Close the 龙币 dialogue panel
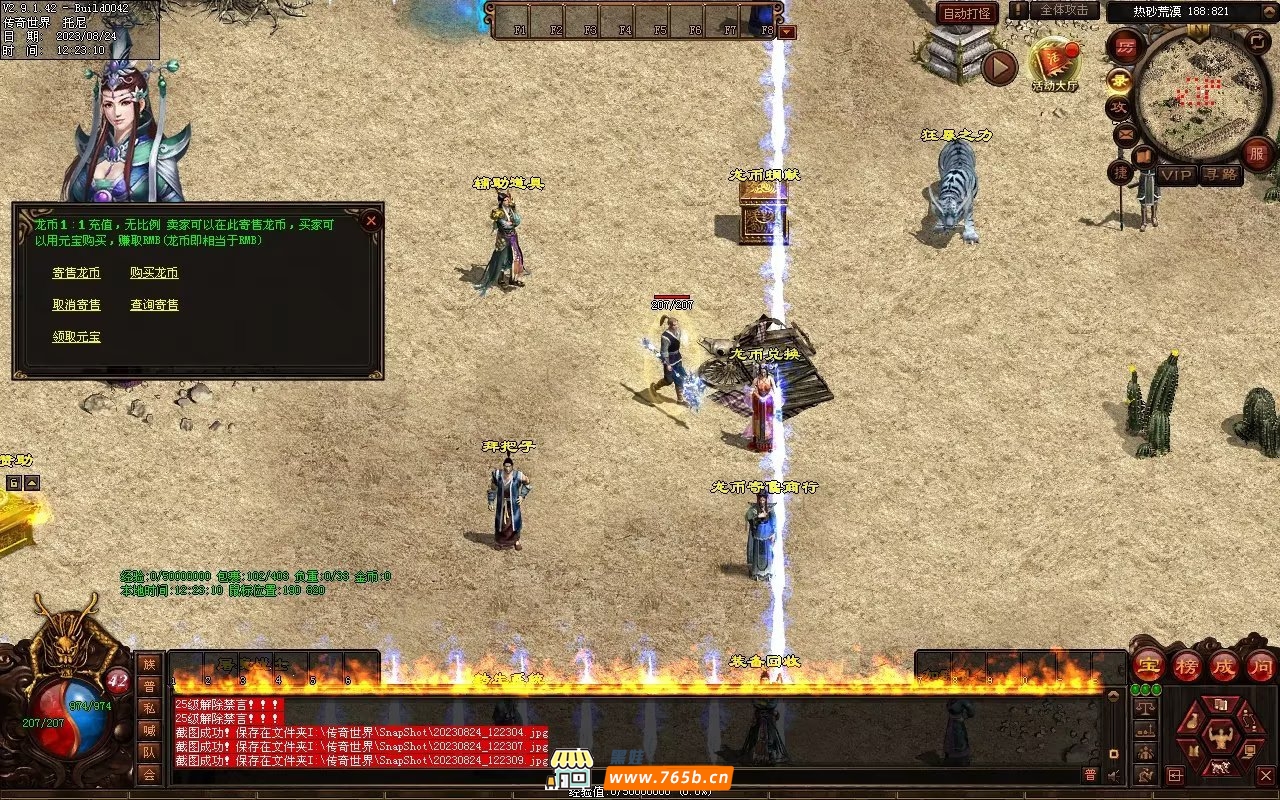The width and height of the screenshot is (1280, 800). pyautogui.click(x=371, y=220)
